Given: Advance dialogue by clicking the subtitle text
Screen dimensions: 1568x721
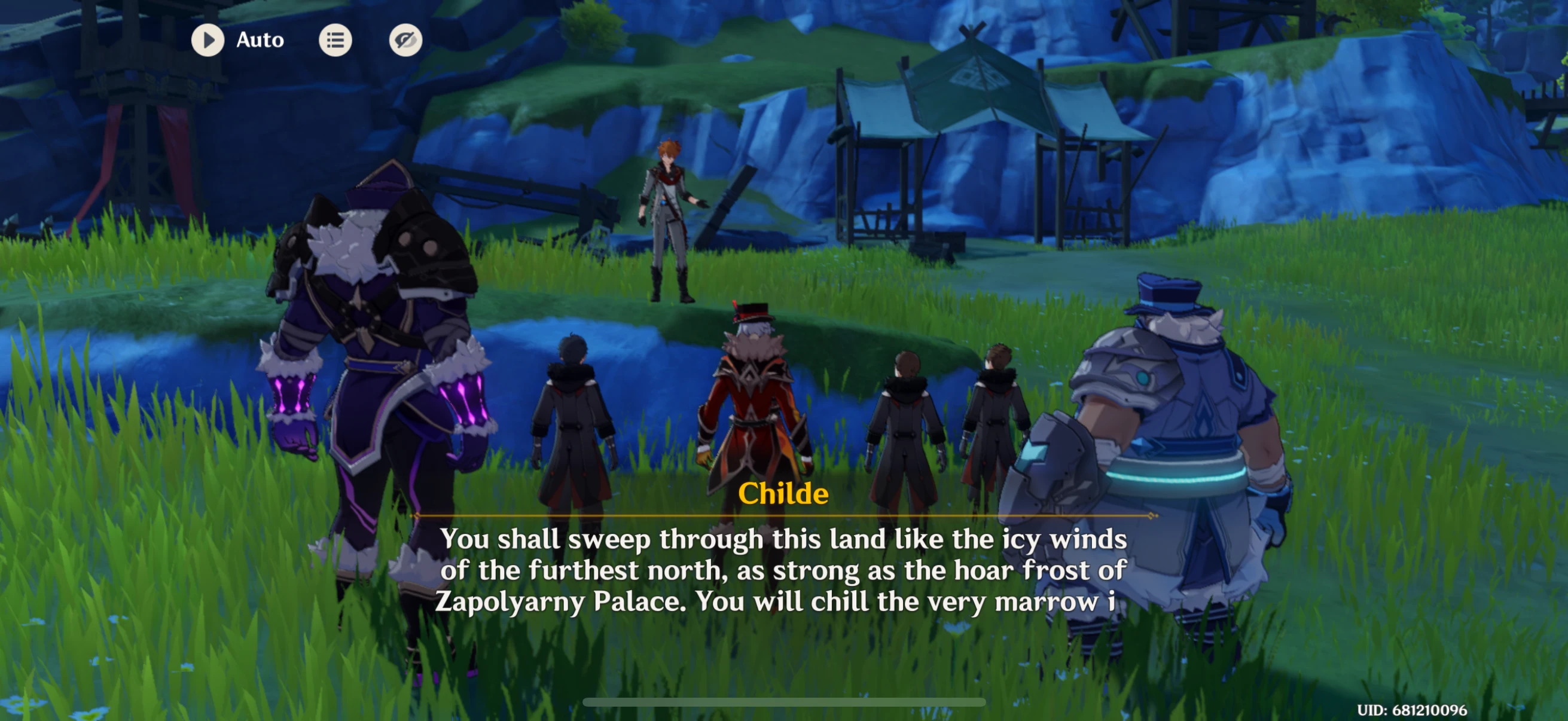Looking at the screenshot, I should point(784,571).
